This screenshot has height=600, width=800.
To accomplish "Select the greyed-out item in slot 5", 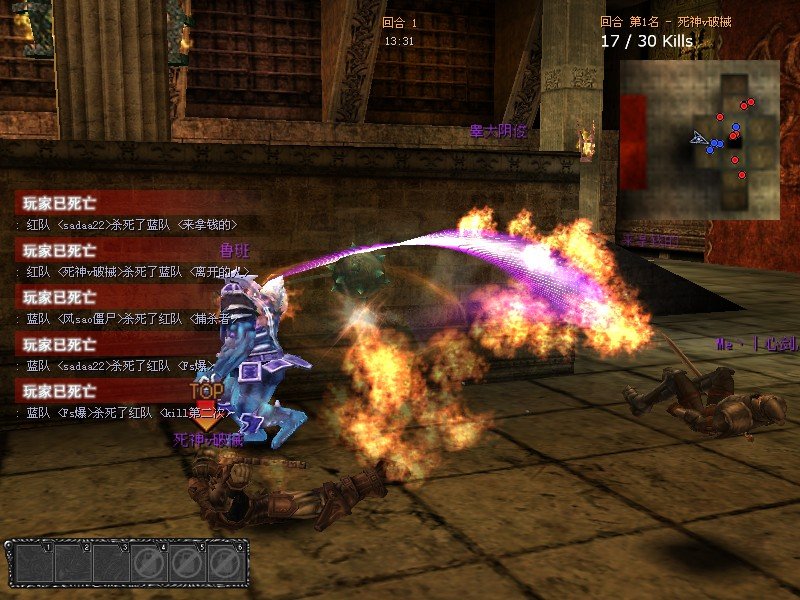I will tap(187, 565).
